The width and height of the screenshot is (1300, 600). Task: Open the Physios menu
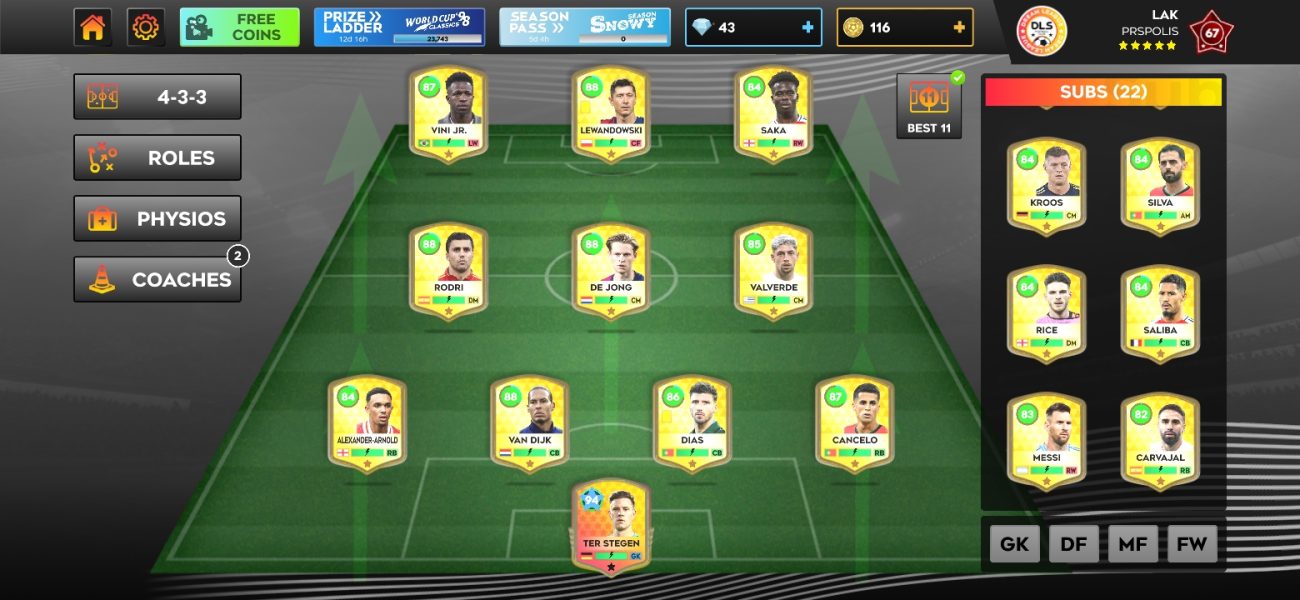157,219
